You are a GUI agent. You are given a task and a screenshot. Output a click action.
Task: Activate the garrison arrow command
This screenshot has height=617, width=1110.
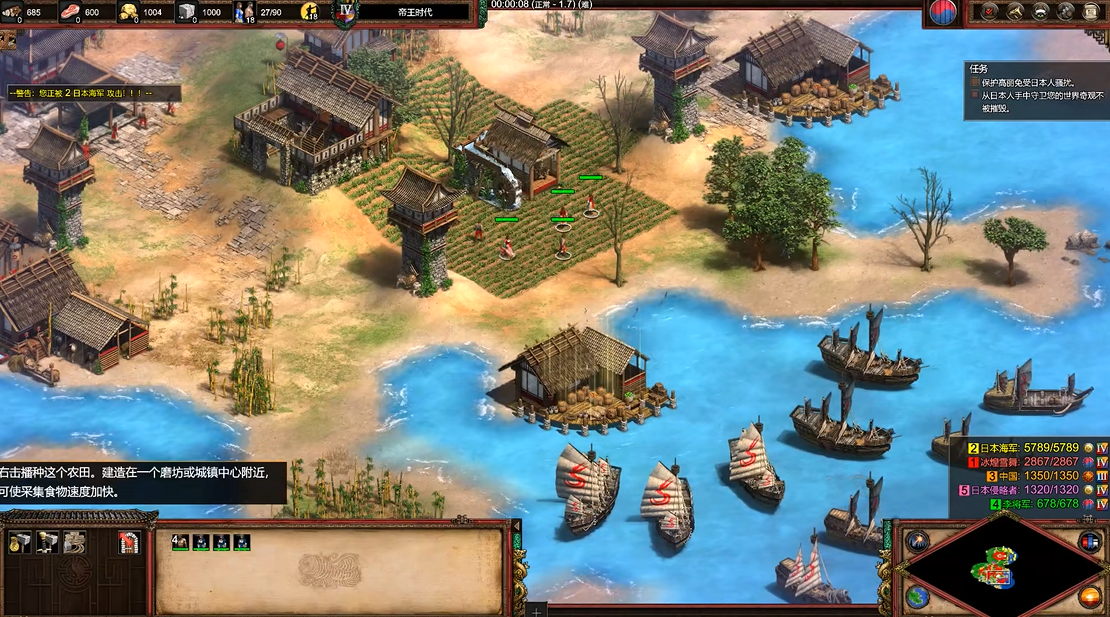click(129, 542)
